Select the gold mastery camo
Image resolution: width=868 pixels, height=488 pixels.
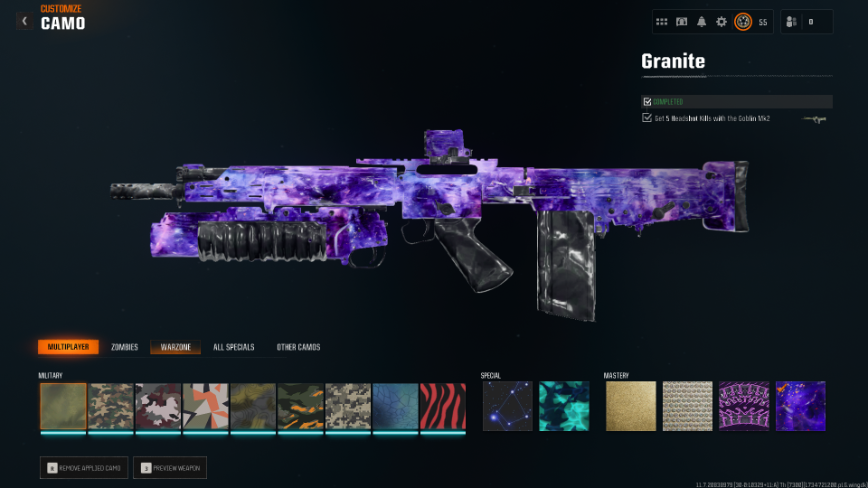click(630, 406)
